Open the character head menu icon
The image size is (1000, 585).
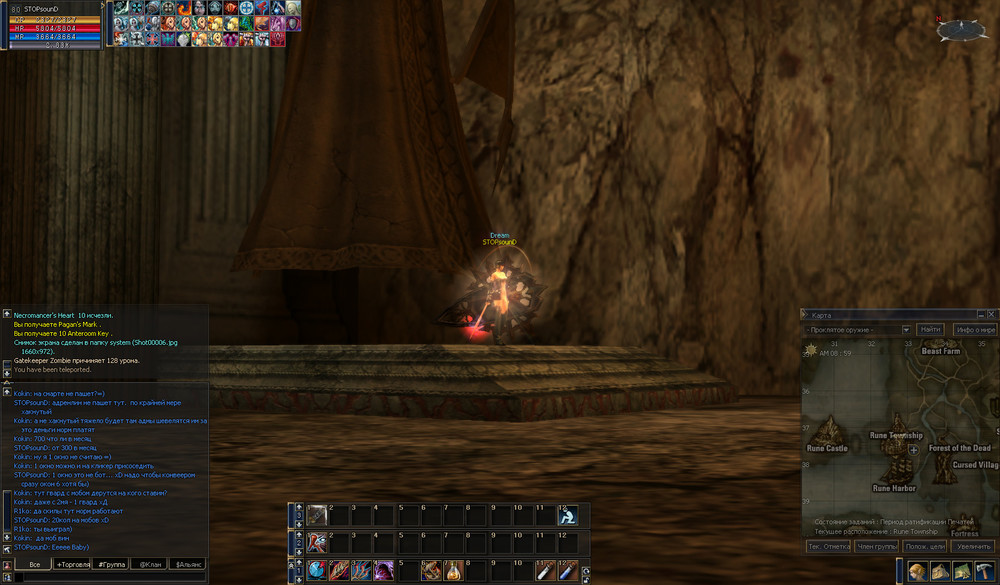917,571
